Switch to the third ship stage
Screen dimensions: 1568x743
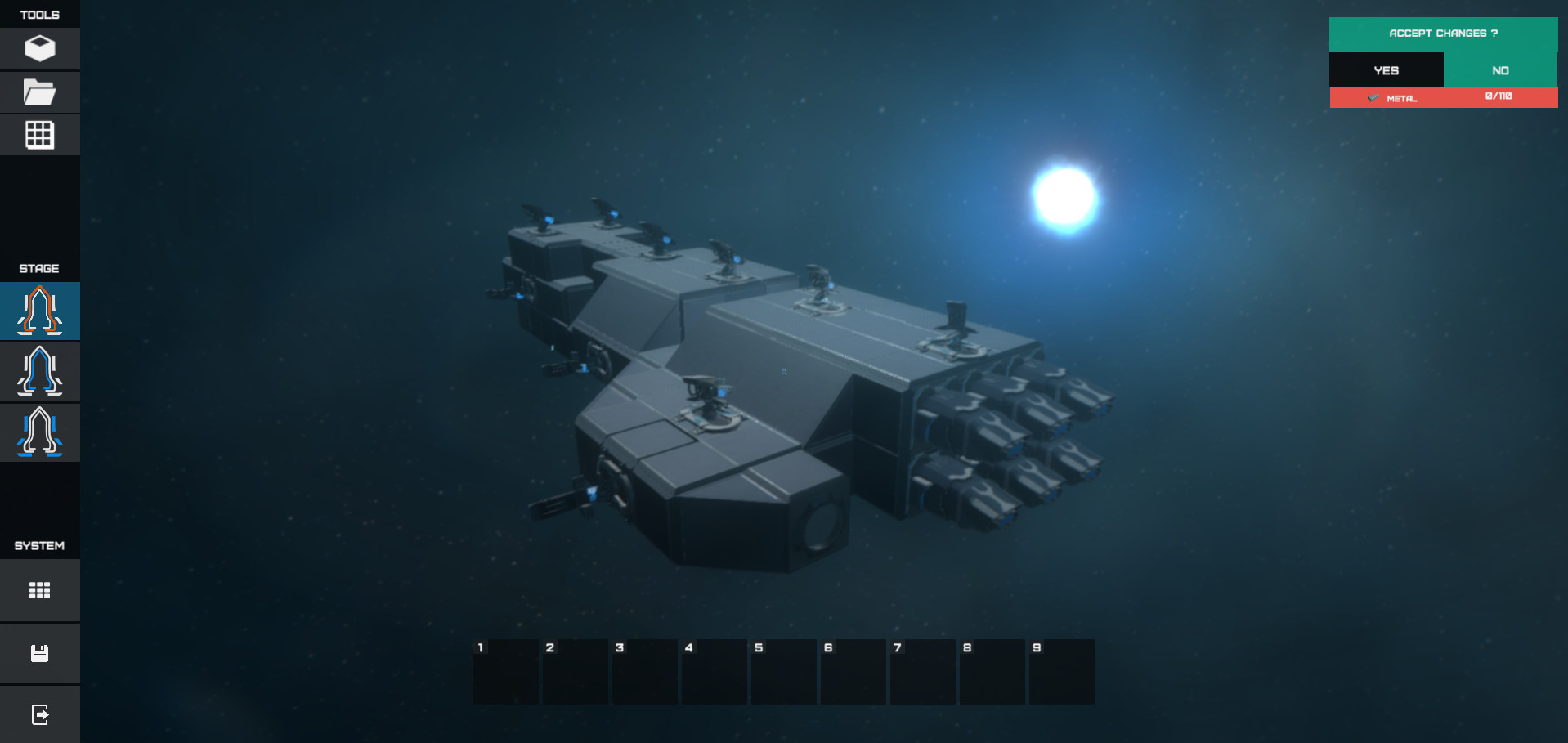pyautogui.click(x=39, y=432)
